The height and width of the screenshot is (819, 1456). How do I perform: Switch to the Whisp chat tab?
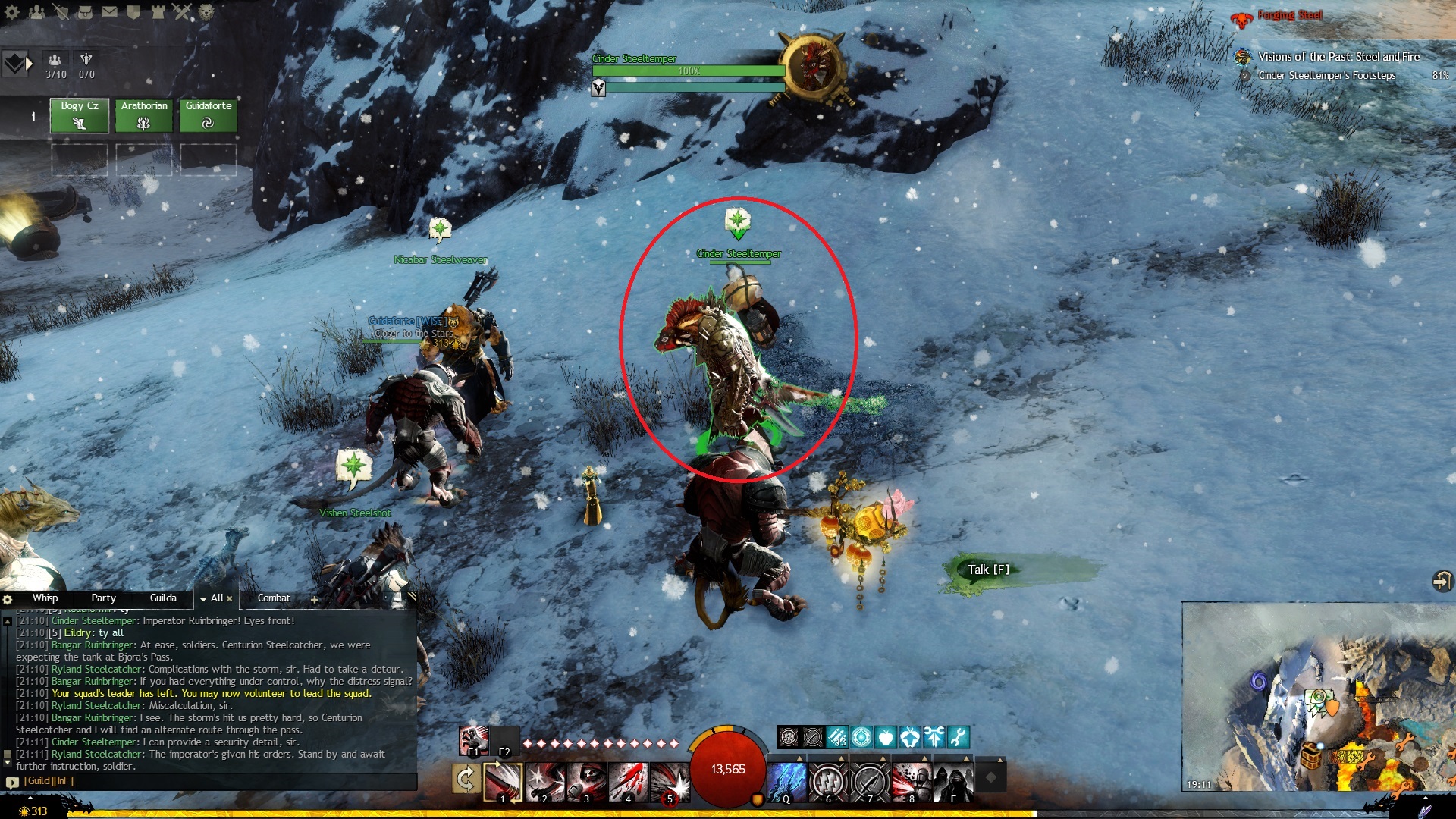45,598
